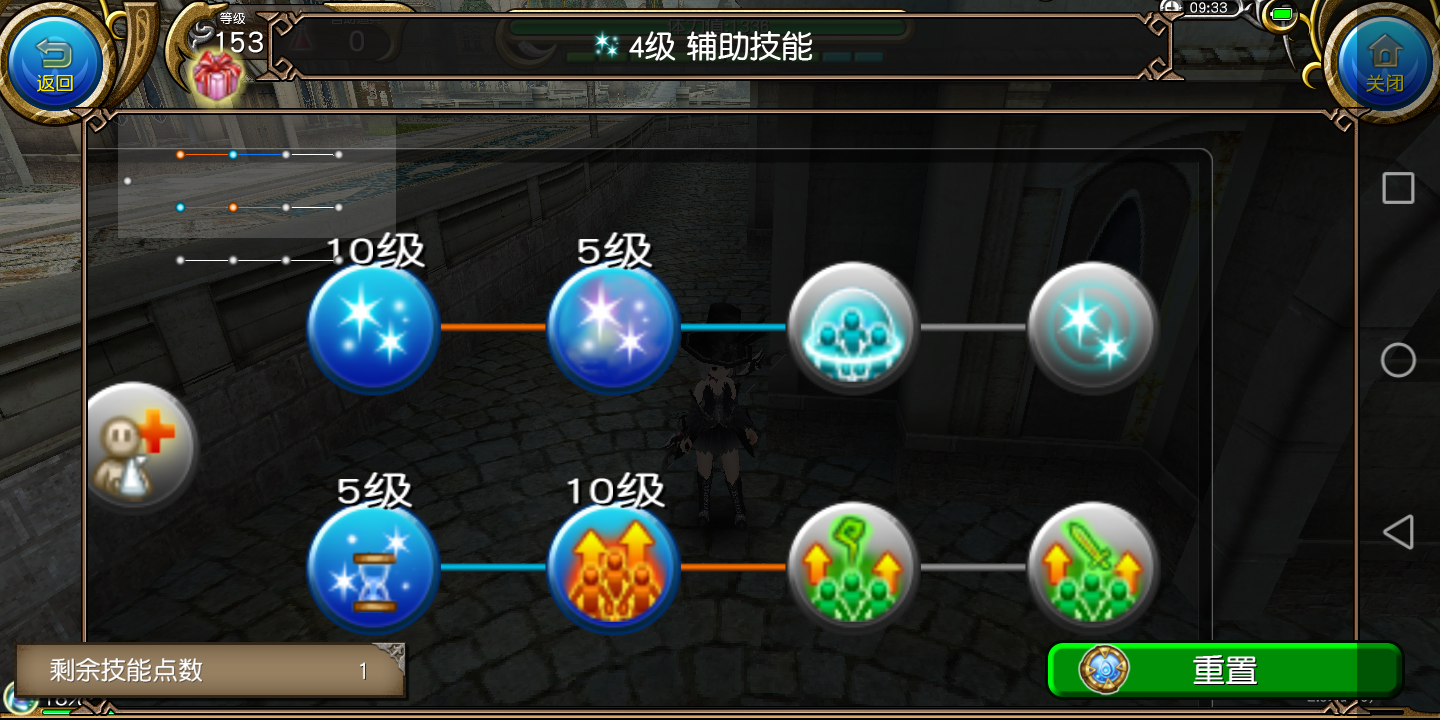Open the healer character buff icon on left edge
The width and height of the screenshot is (1440, 720).
click(x=140, y=445)
